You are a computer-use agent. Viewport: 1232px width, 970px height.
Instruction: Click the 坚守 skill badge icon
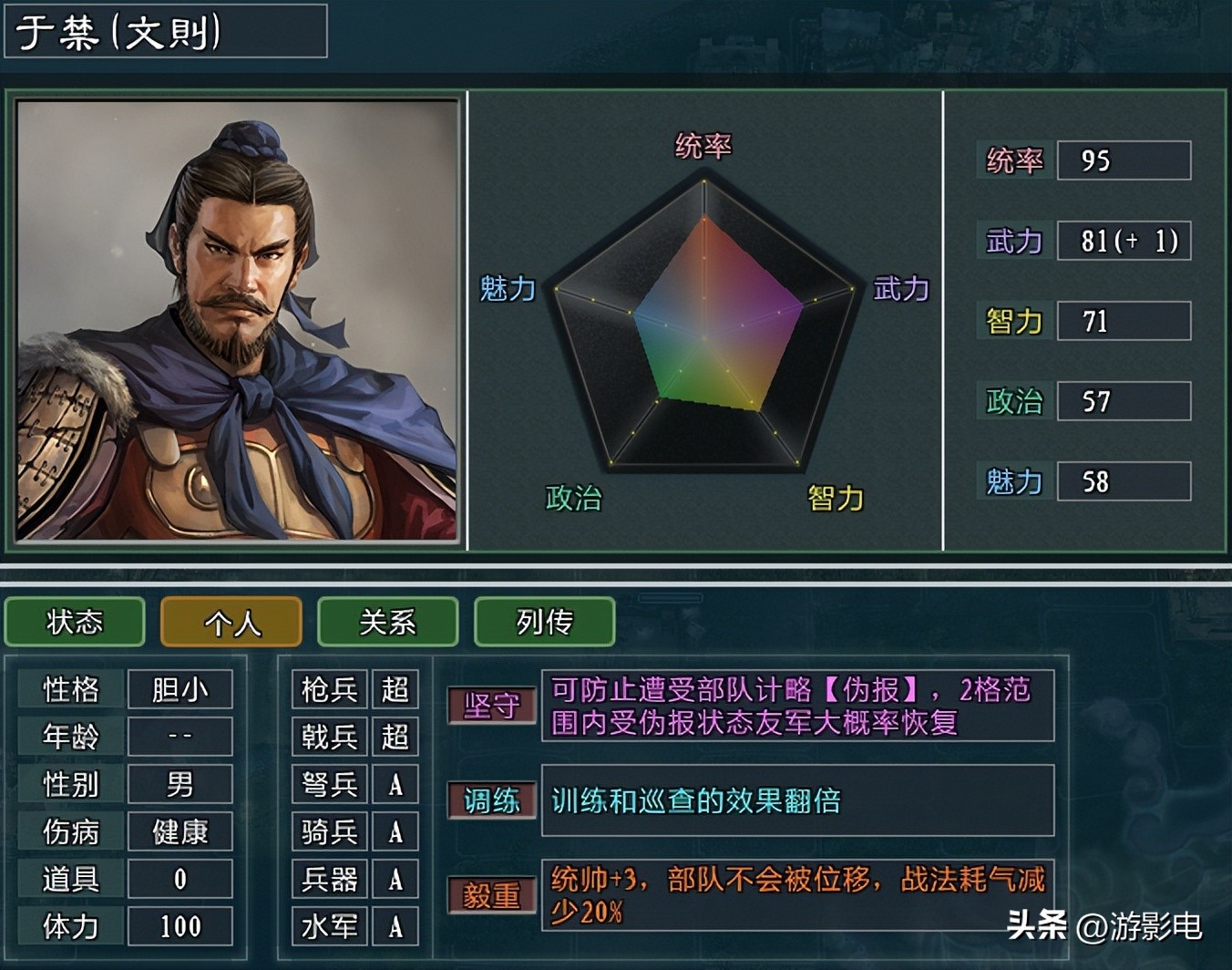[x=492, y=704]
